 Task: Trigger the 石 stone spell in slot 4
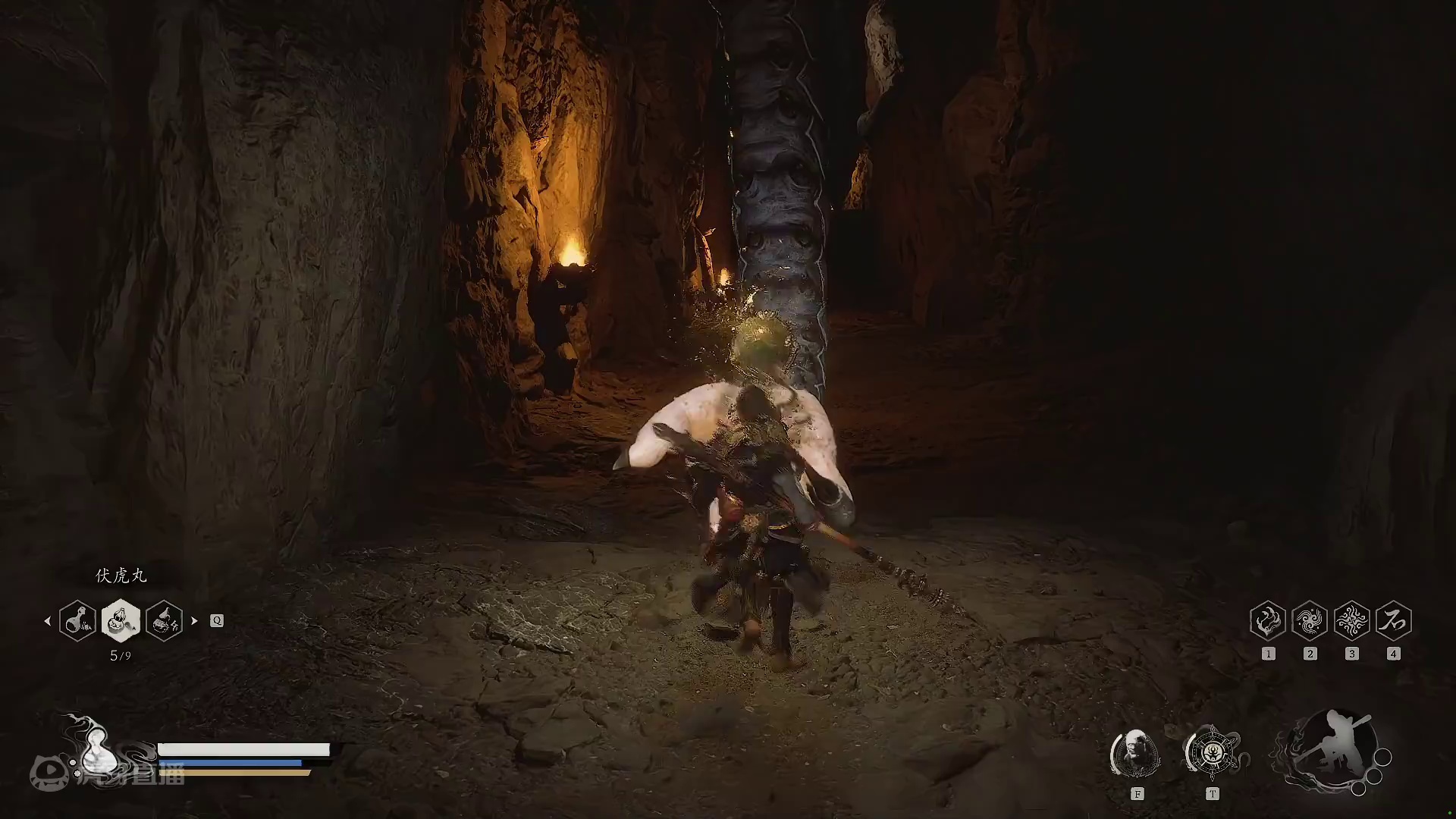1393,621
